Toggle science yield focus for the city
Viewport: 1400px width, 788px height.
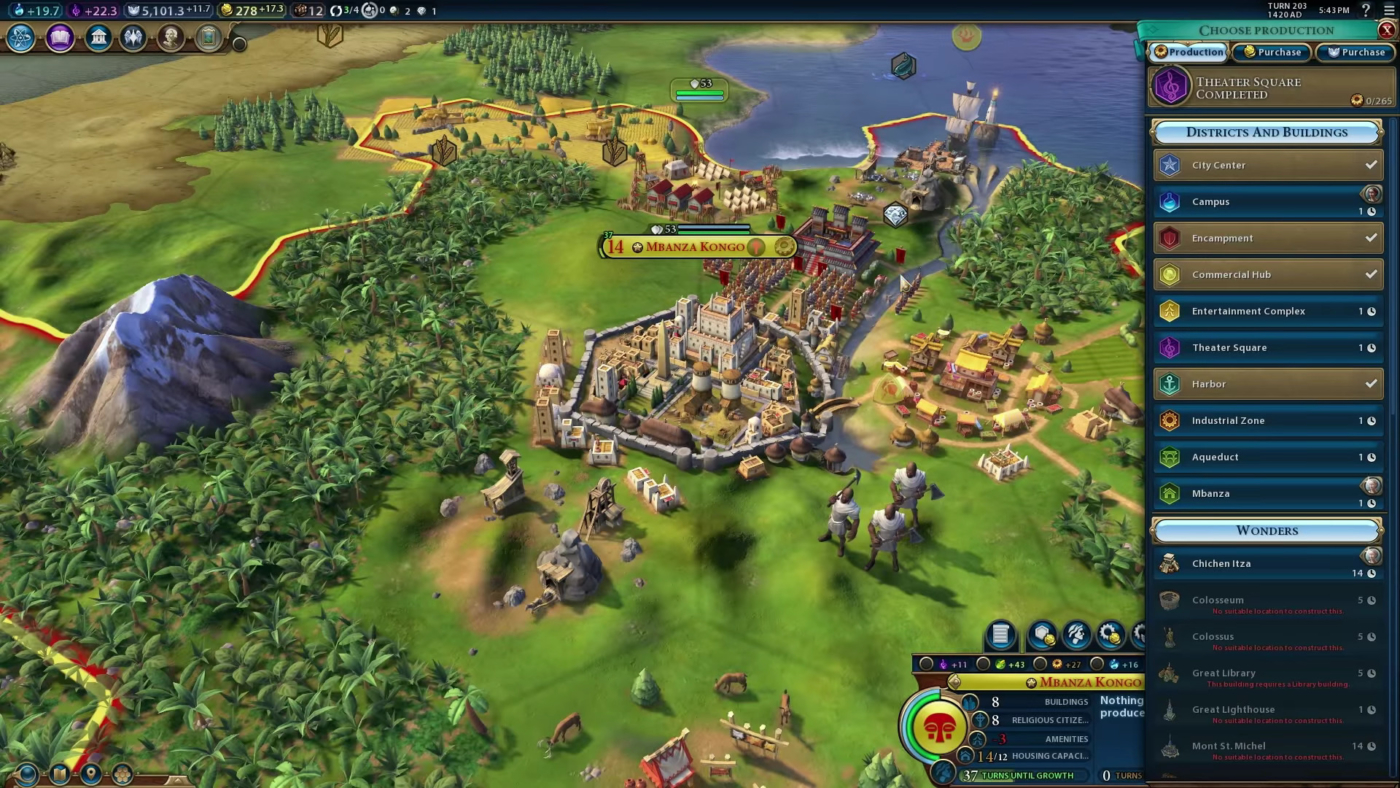1095,663
